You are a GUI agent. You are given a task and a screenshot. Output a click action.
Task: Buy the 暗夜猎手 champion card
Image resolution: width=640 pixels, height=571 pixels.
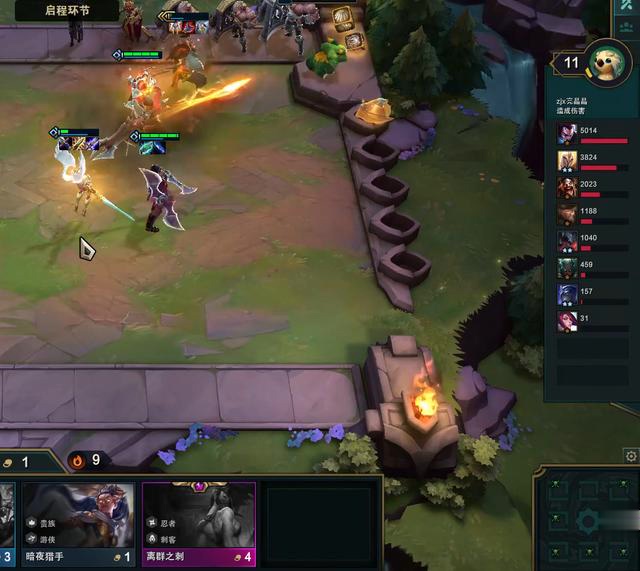coord(78,523)
